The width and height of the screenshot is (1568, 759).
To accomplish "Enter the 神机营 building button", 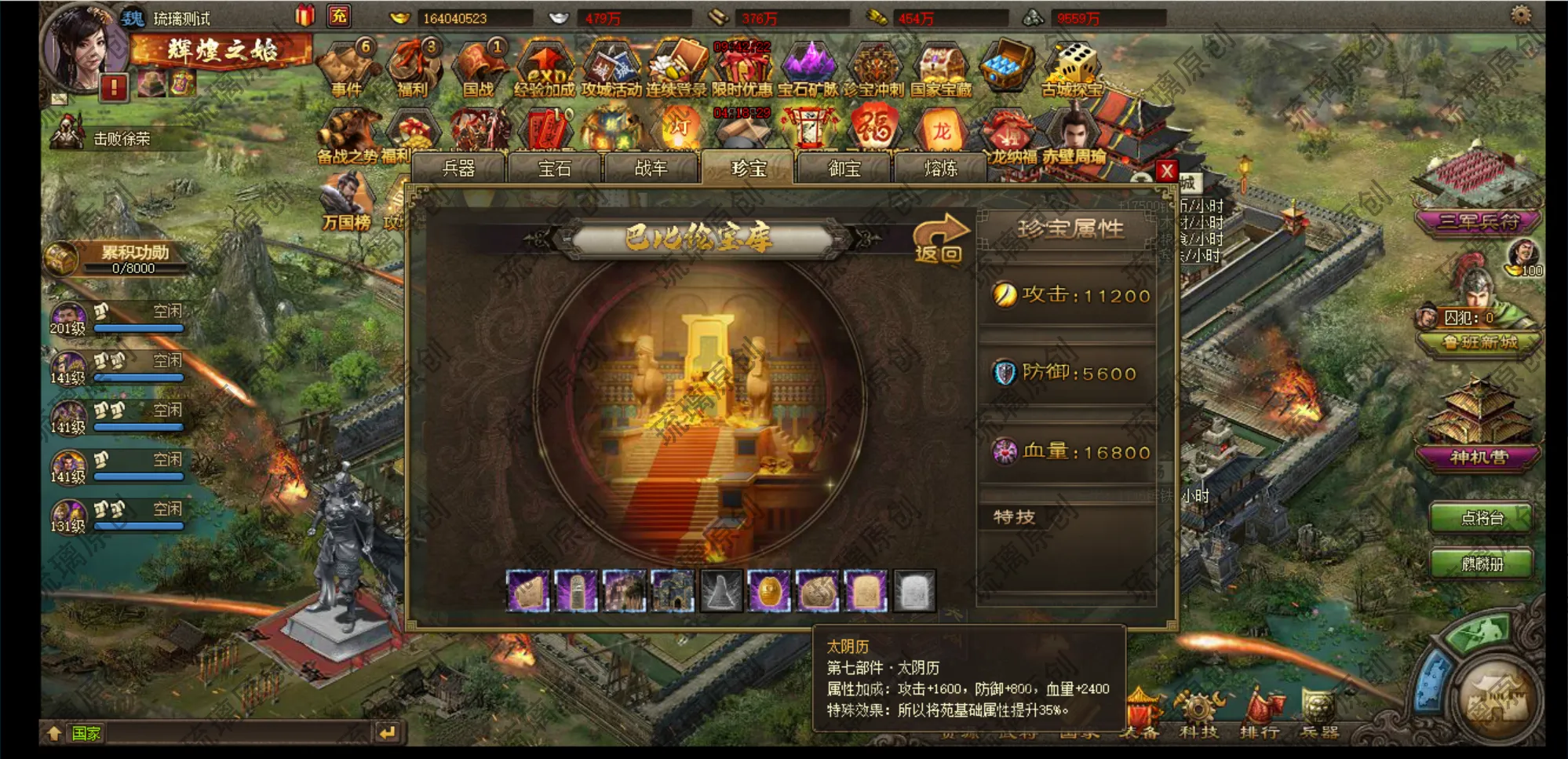I will tap(1479, 457).
